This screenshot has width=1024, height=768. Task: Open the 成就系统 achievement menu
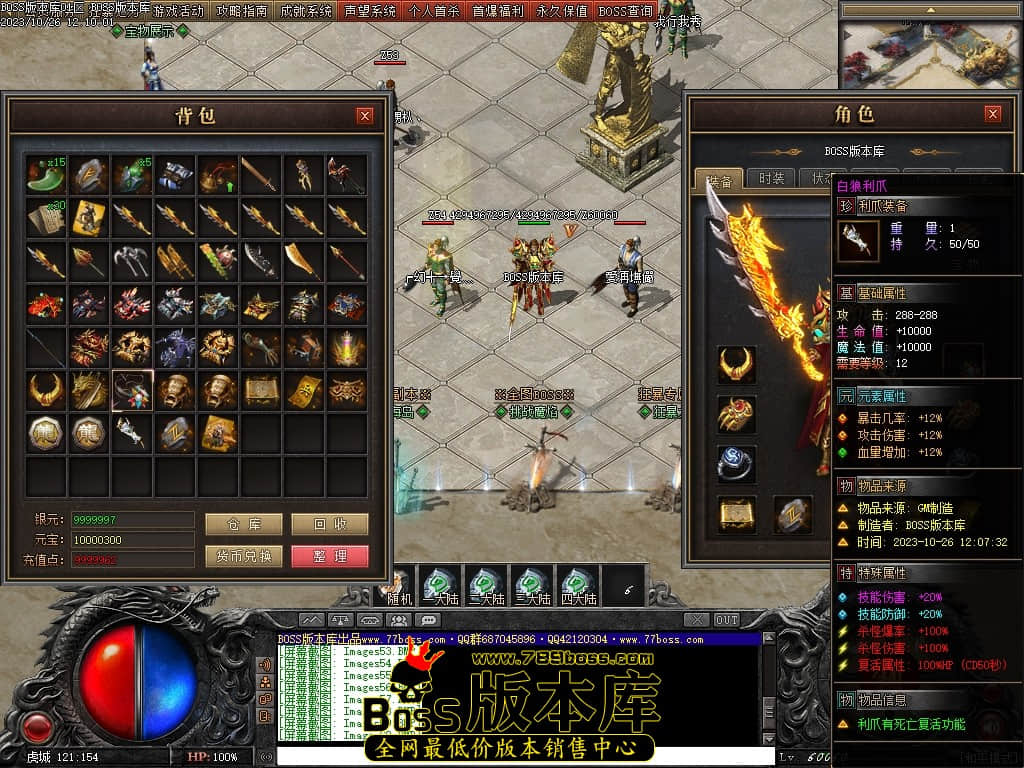coord(306,11)
